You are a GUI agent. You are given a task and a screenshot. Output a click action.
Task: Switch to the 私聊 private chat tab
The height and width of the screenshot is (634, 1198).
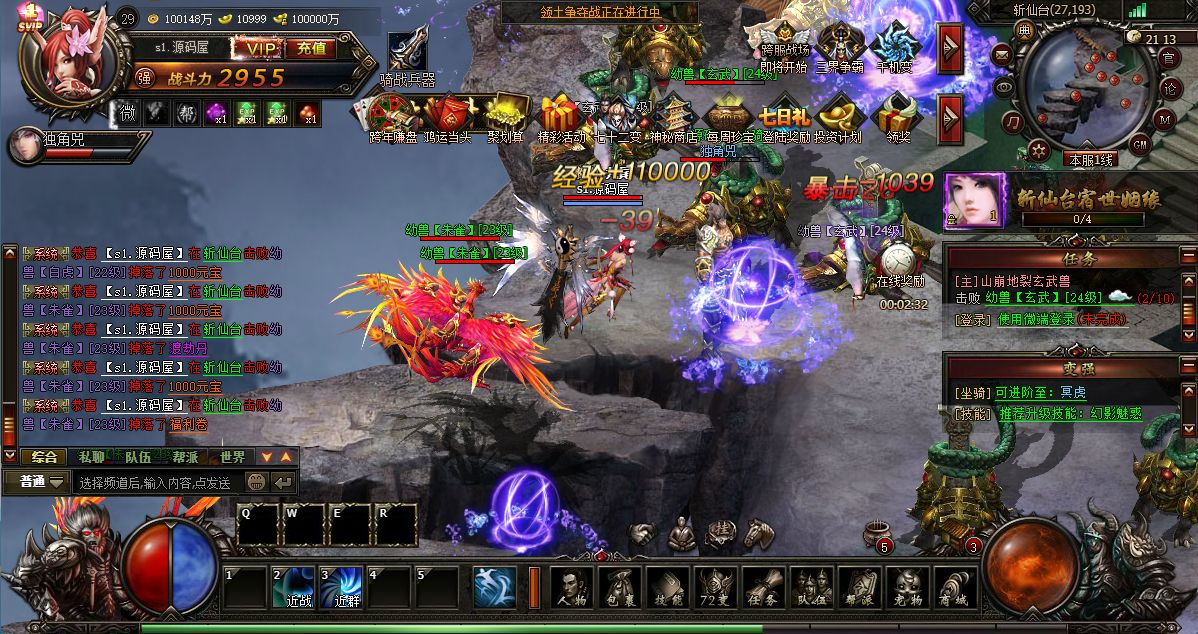tap(91, 456)
